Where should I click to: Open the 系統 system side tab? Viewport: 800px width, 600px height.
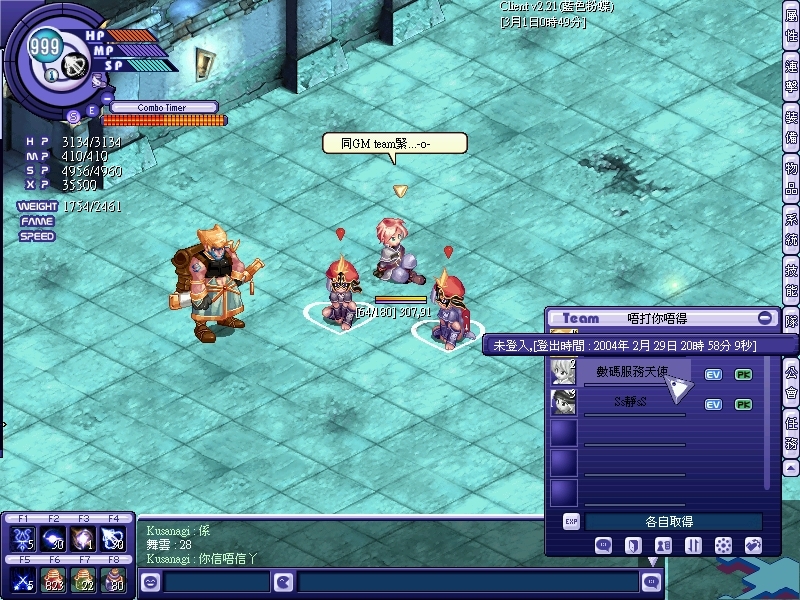(791, 231)
